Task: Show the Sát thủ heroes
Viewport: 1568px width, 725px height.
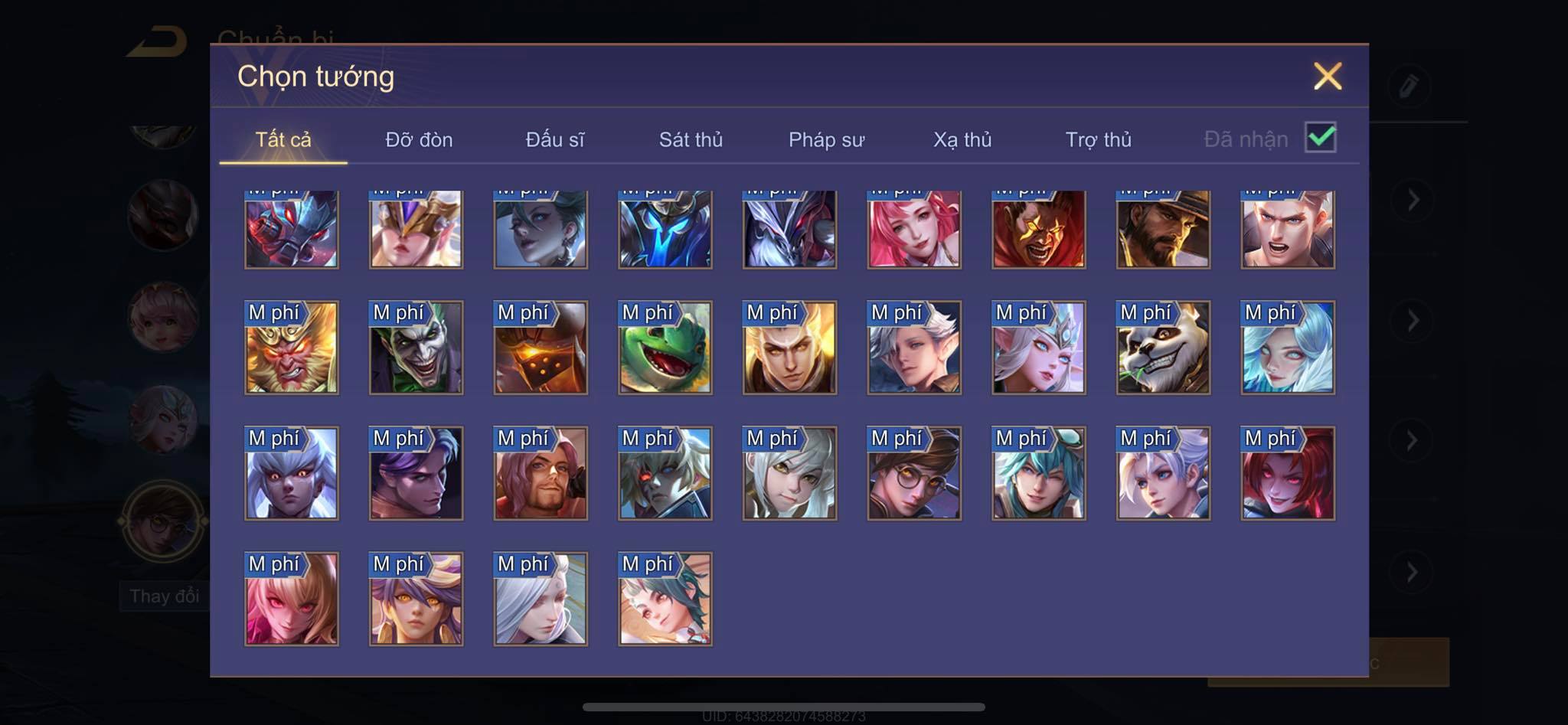Action: pos(691,140)
